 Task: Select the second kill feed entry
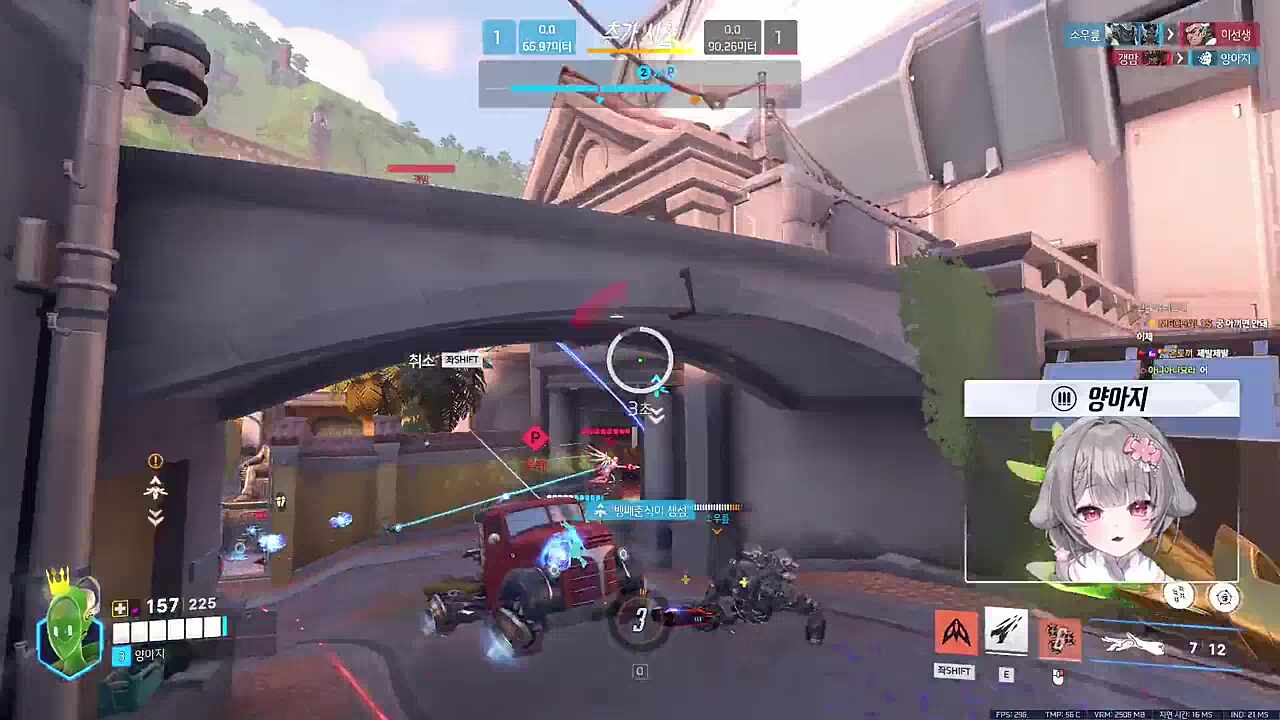click(x=1183, y=59)
